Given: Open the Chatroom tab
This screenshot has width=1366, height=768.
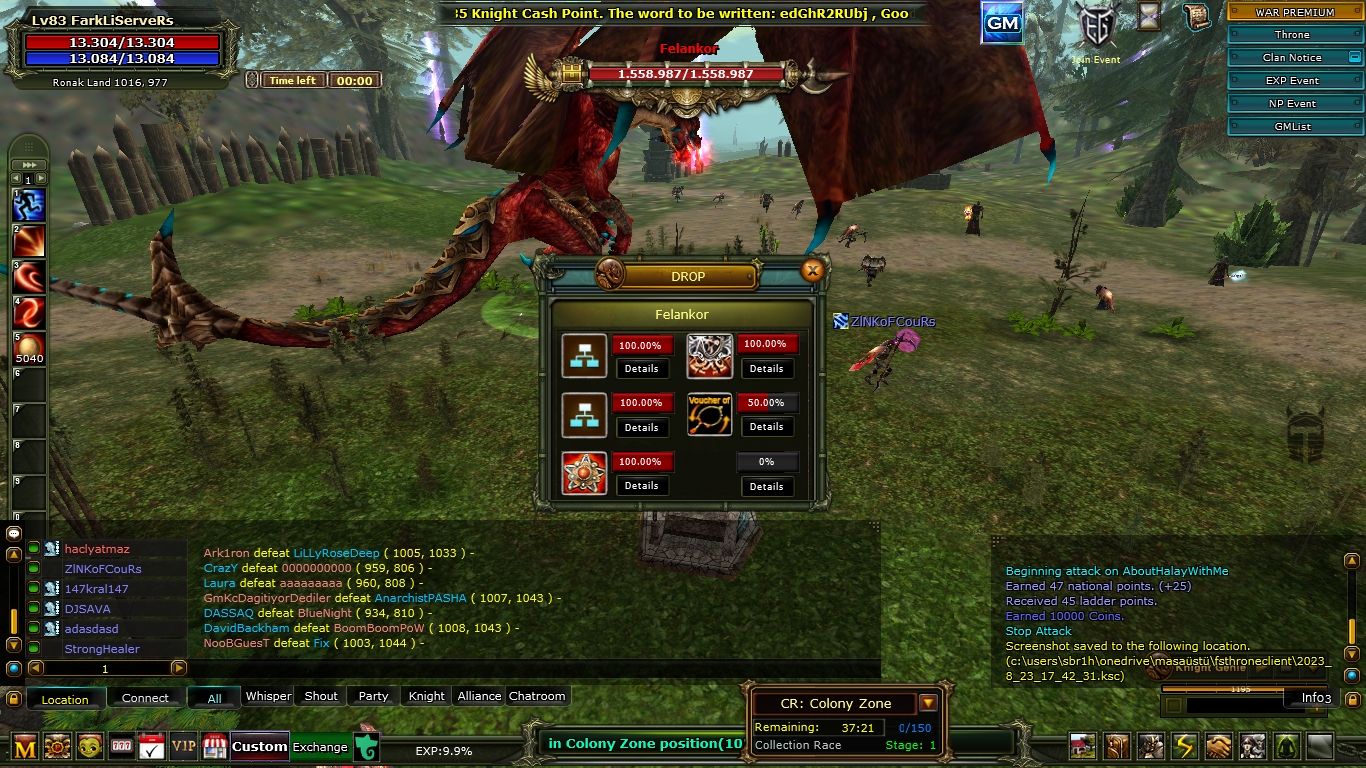Looking at the screenshot, I should coord(537,696).
